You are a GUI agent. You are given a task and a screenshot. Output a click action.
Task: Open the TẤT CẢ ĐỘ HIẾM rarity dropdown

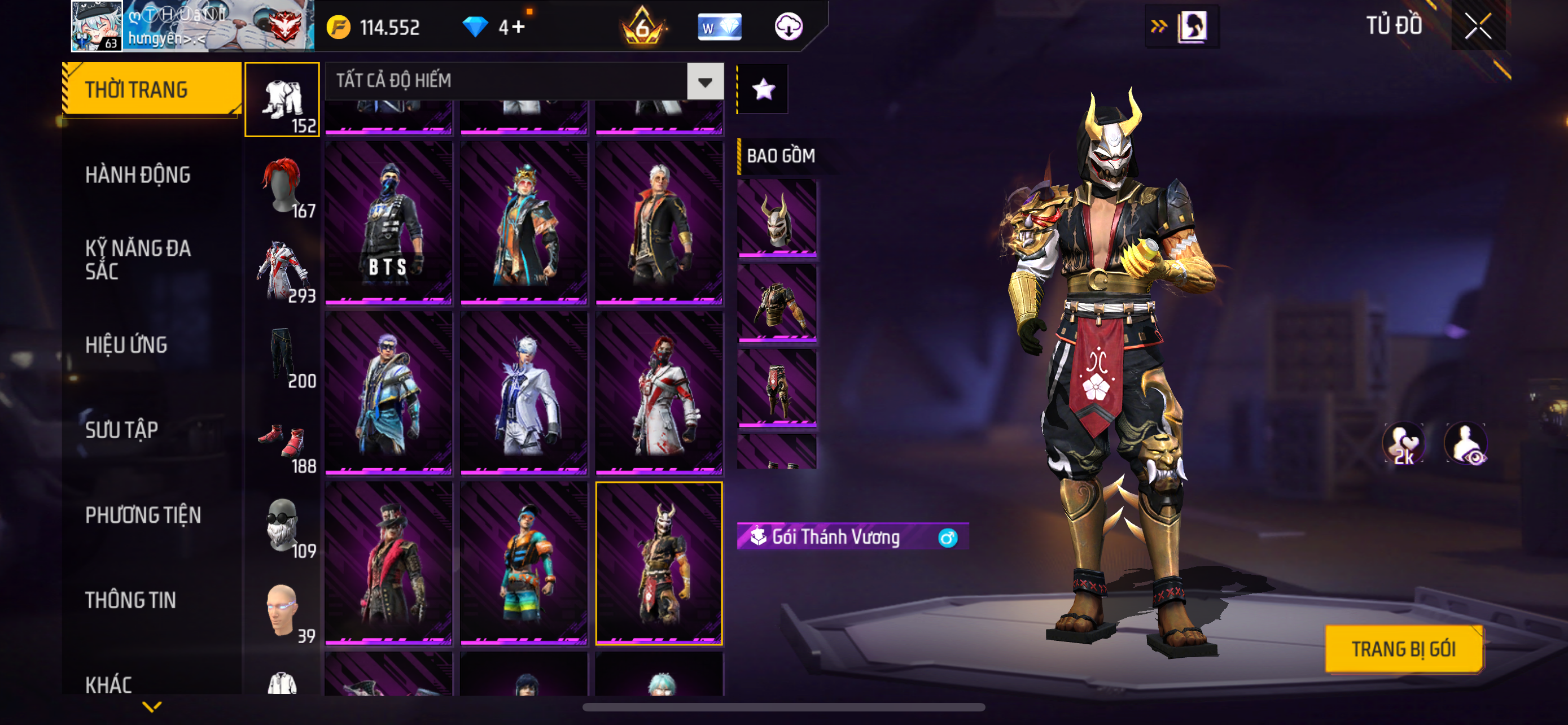(x=705, y=81)
